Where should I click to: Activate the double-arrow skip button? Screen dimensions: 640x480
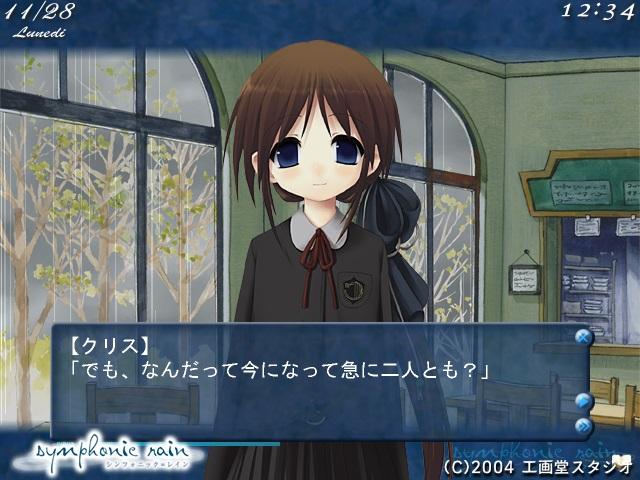tap(584, 425)
